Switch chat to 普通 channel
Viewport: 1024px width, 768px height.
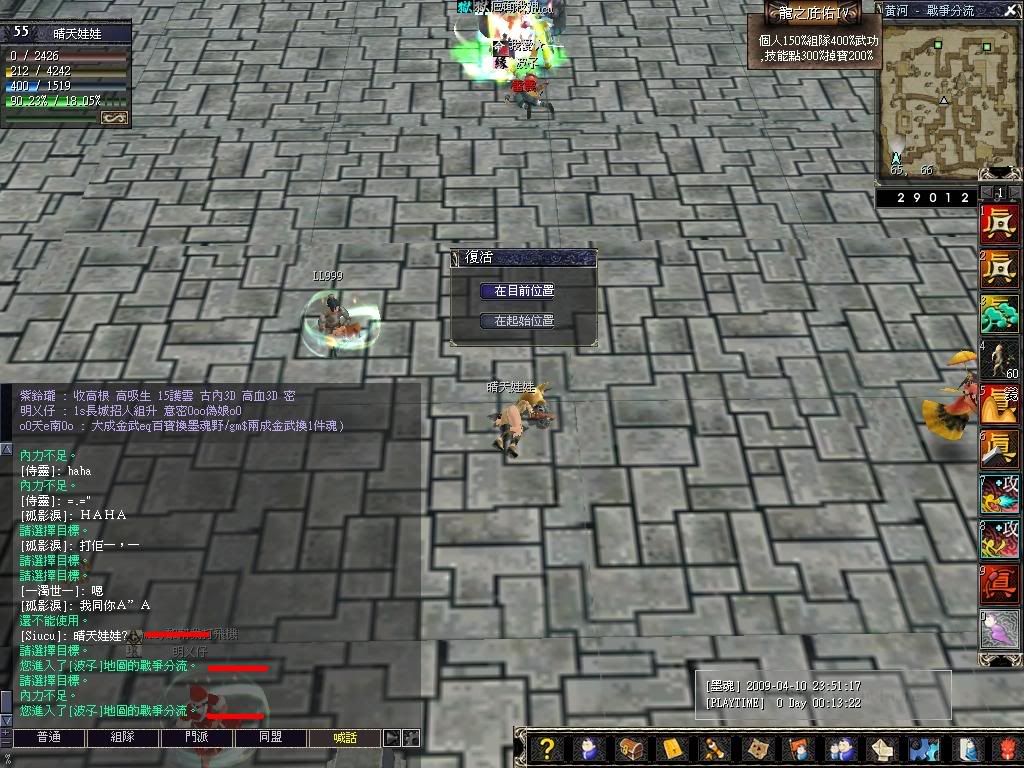click(x=48, y=738)
